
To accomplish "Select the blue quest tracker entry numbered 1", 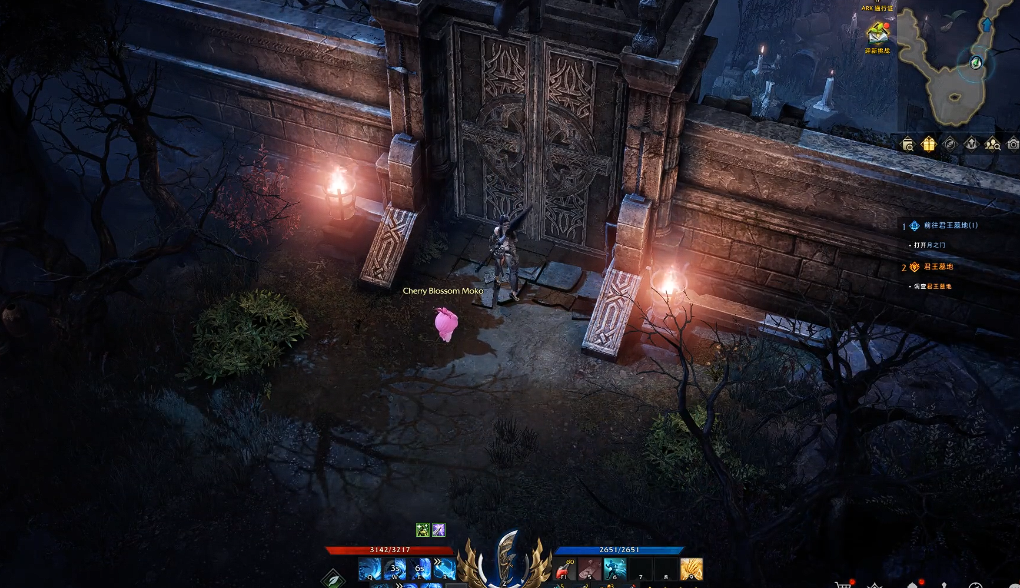I will point(944,226).
